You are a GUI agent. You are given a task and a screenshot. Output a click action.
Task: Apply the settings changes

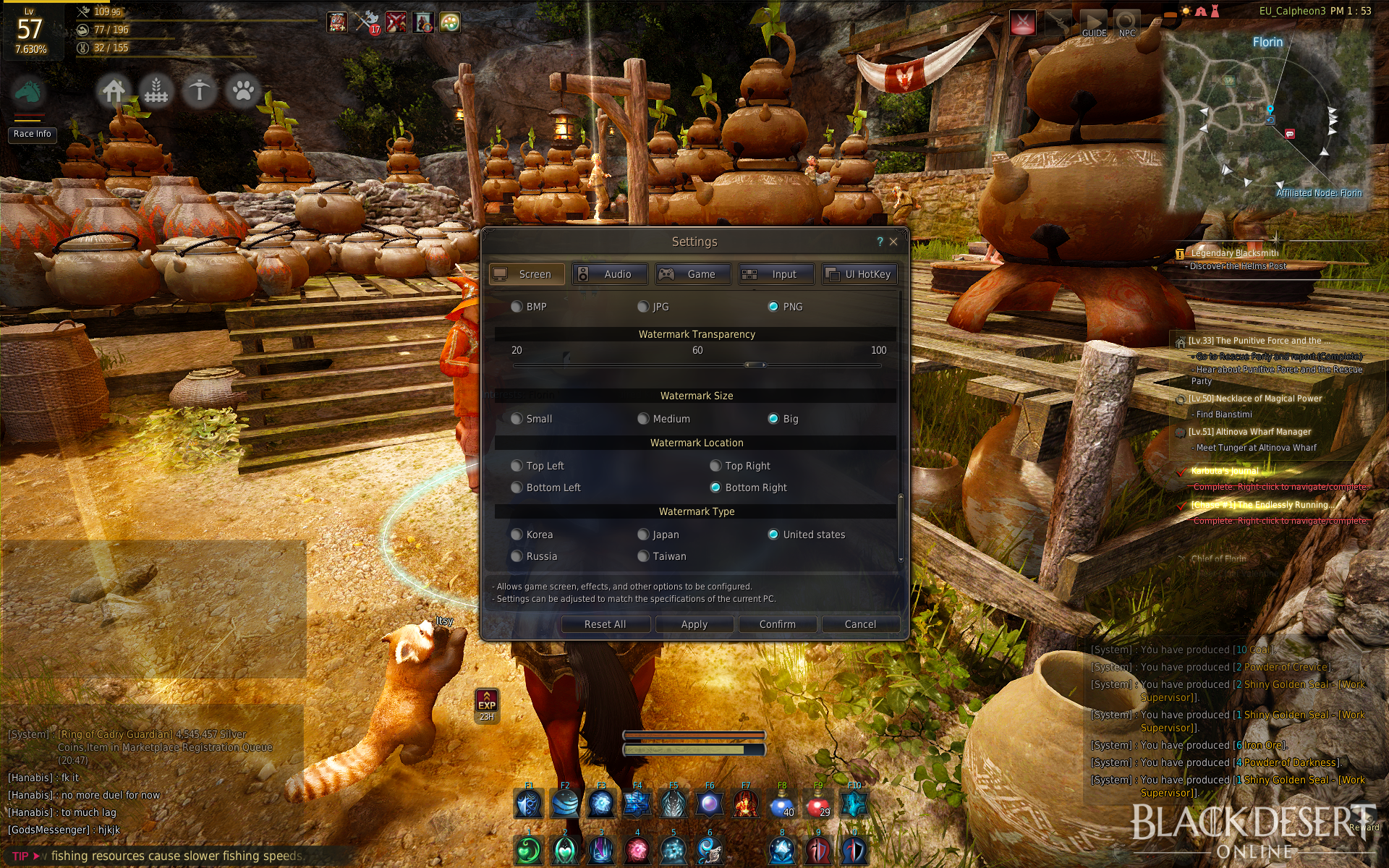click(x=694, y=624)
